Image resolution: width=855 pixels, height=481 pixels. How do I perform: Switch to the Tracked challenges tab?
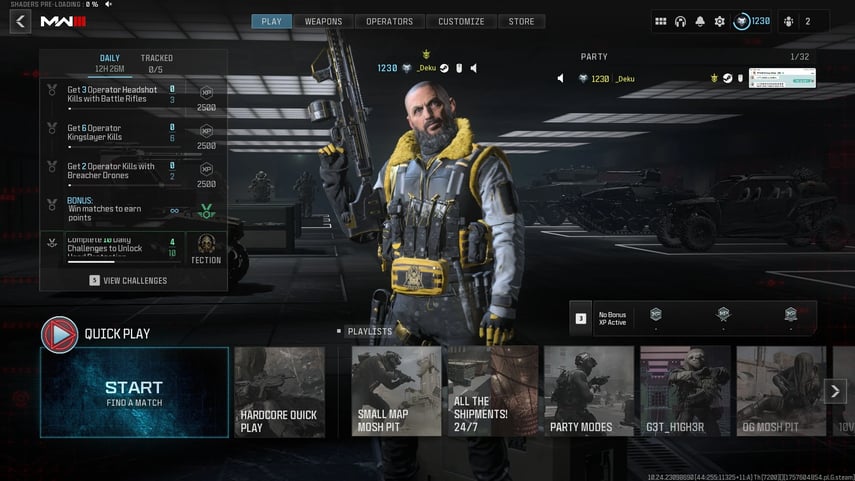[157, 63]
